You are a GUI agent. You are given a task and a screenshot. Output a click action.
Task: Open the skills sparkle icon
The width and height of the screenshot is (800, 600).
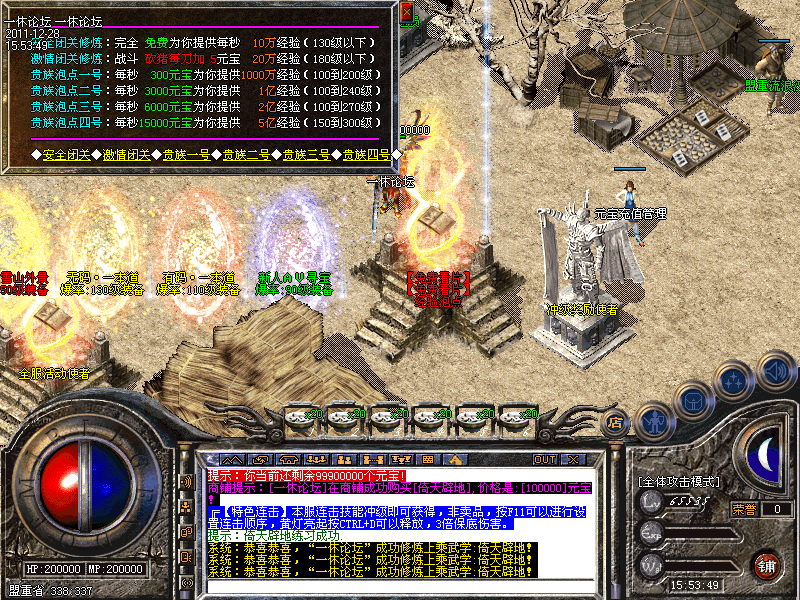(735, 381)
